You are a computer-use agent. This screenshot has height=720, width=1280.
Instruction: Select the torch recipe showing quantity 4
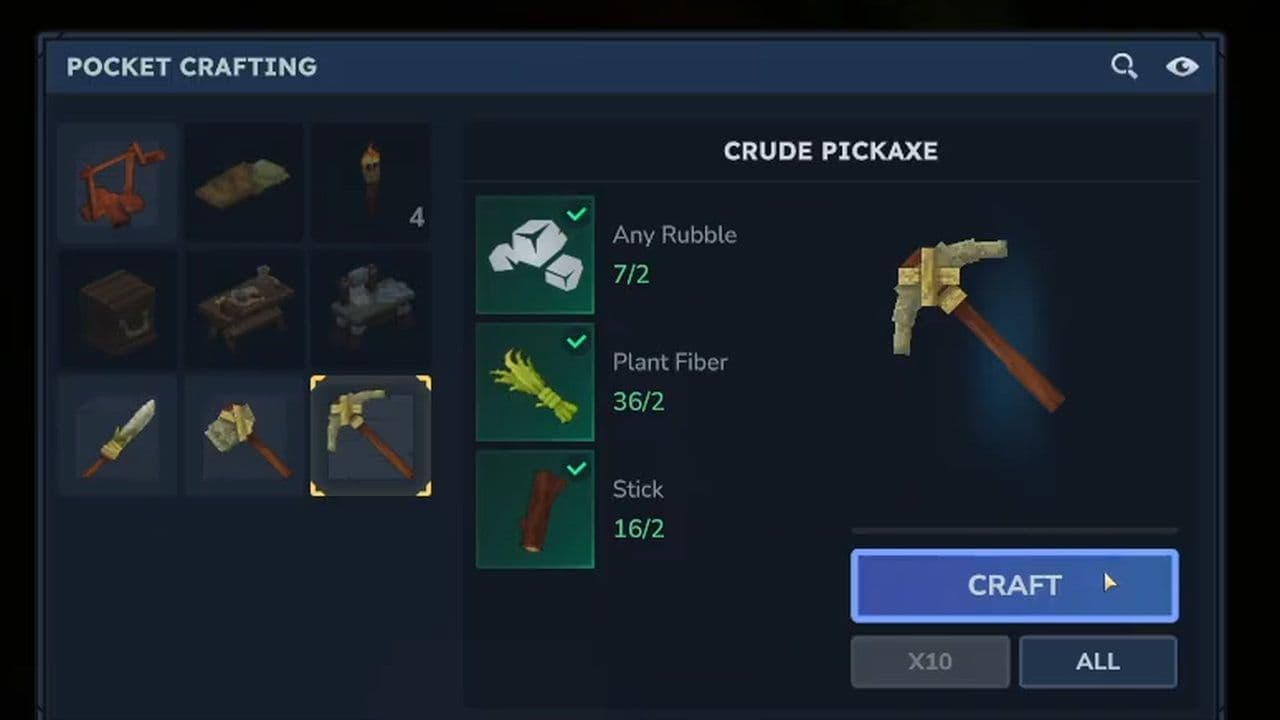click(370, 182)
